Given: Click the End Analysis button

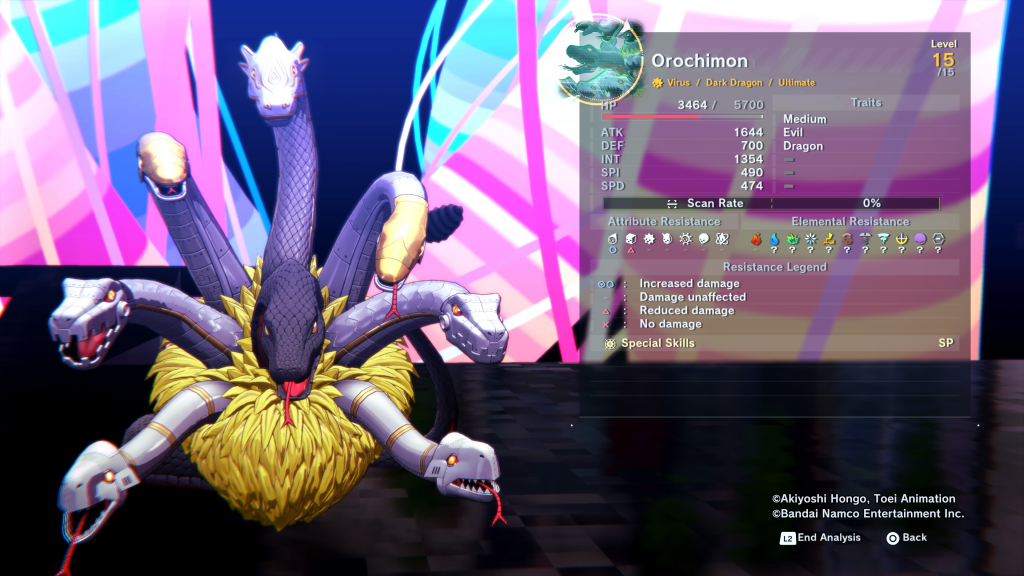Looking at the screenshot, I should click(820, 538).
